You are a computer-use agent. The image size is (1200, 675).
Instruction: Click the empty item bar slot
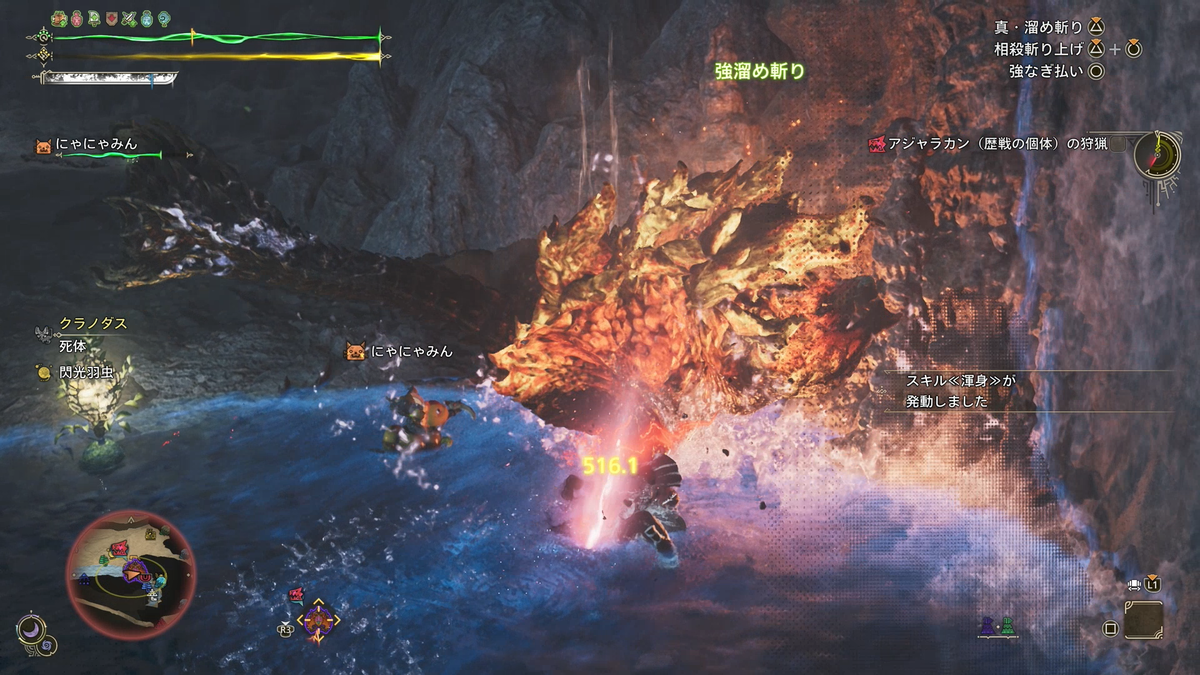coord(1143,620)
